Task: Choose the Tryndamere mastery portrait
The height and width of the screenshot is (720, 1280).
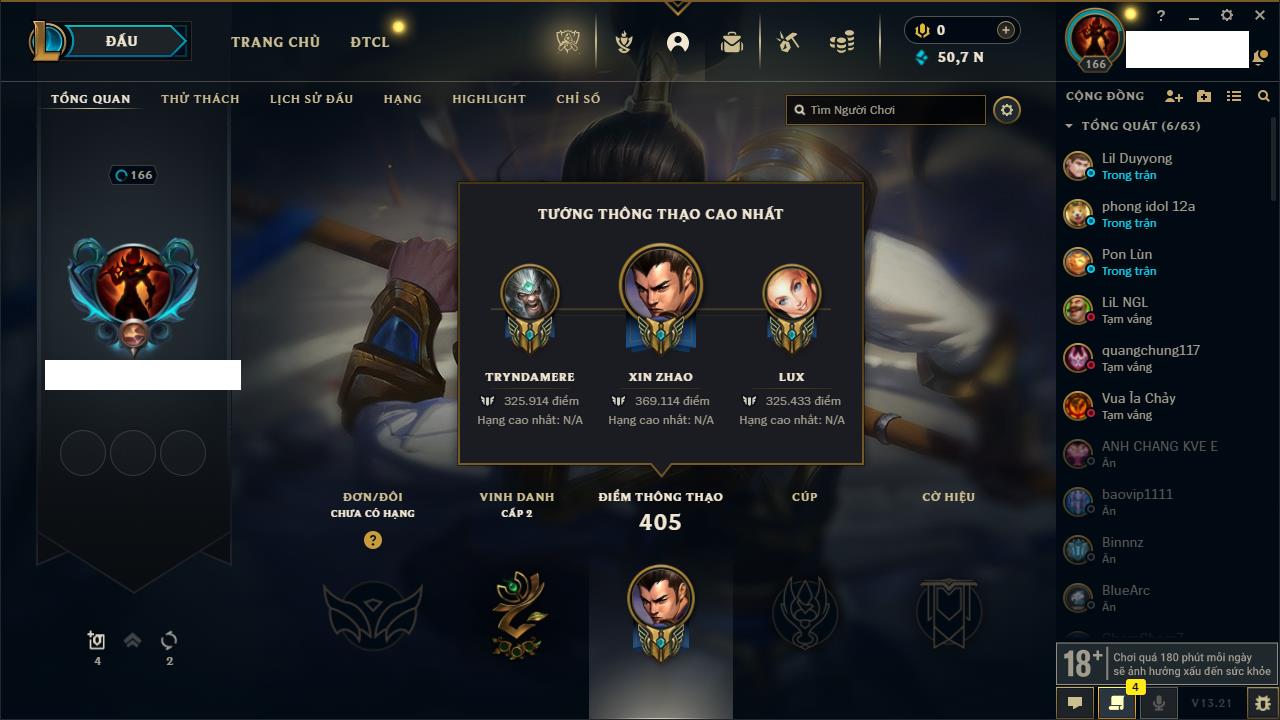Action: 529,293
